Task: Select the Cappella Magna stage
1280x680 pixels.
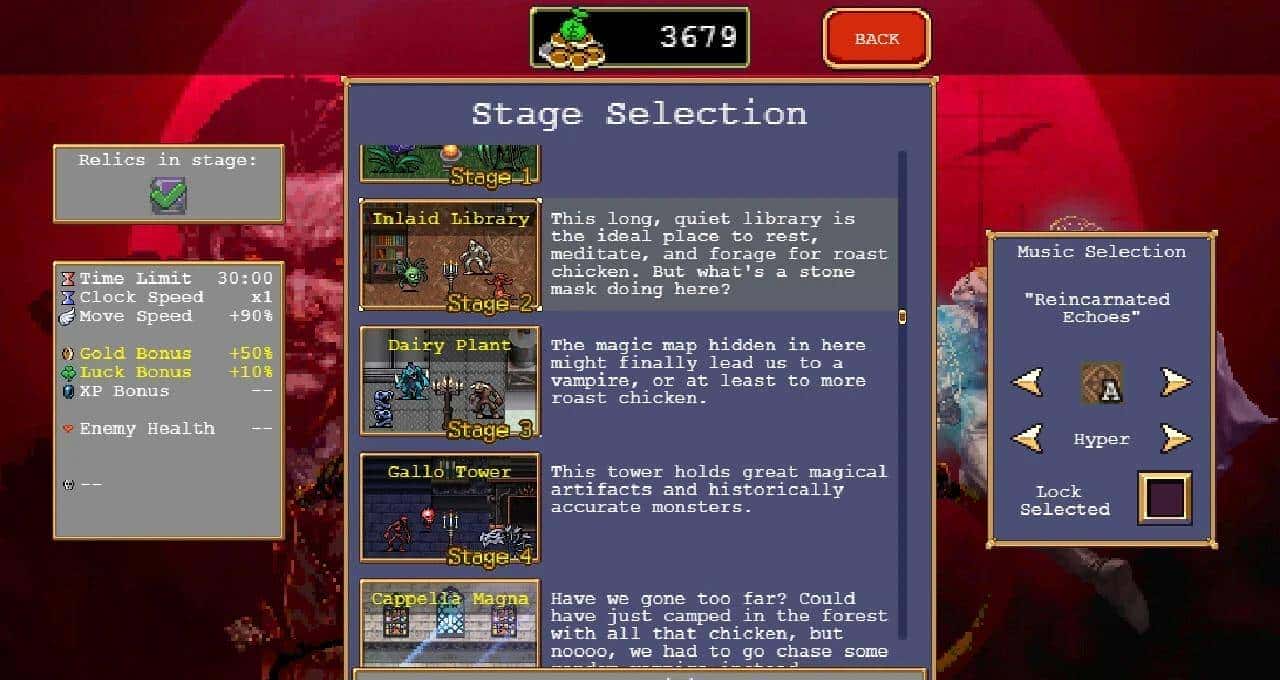Action: tap(450, 622)
